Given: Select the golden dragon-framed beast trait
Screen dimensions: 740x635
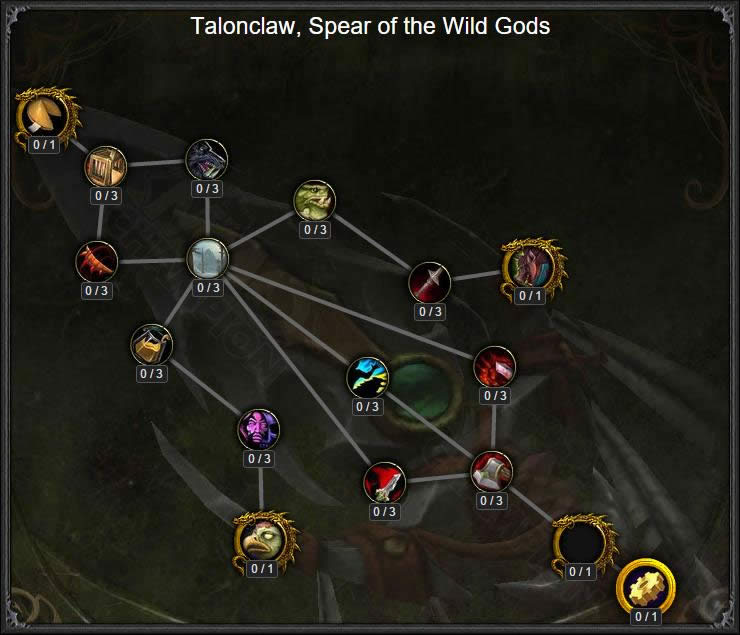Looking at the screenshot, I should [x=530, y=266].
